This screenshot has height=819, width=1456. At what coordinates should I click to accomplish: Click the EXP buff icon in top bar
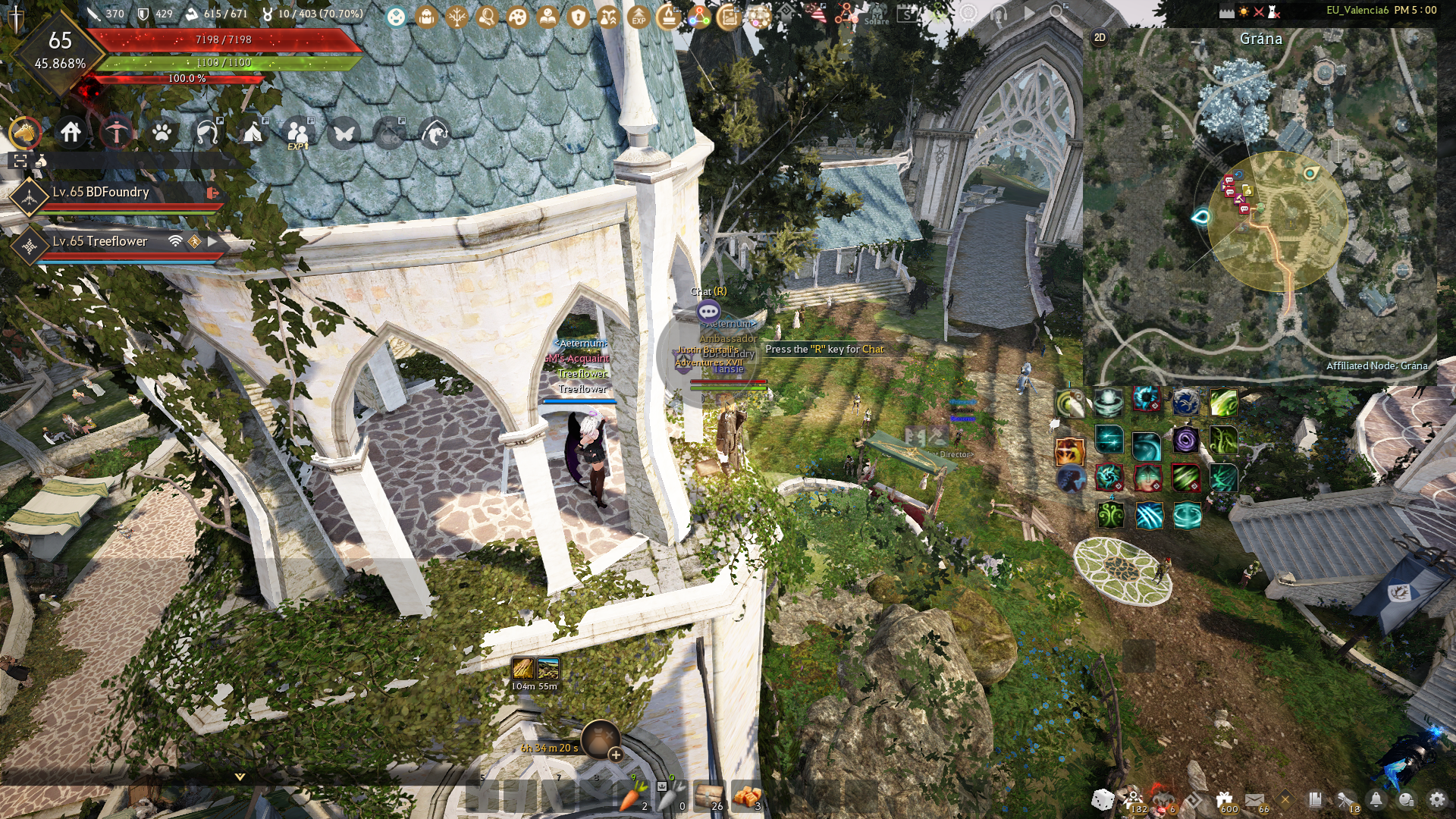(639, 17)
